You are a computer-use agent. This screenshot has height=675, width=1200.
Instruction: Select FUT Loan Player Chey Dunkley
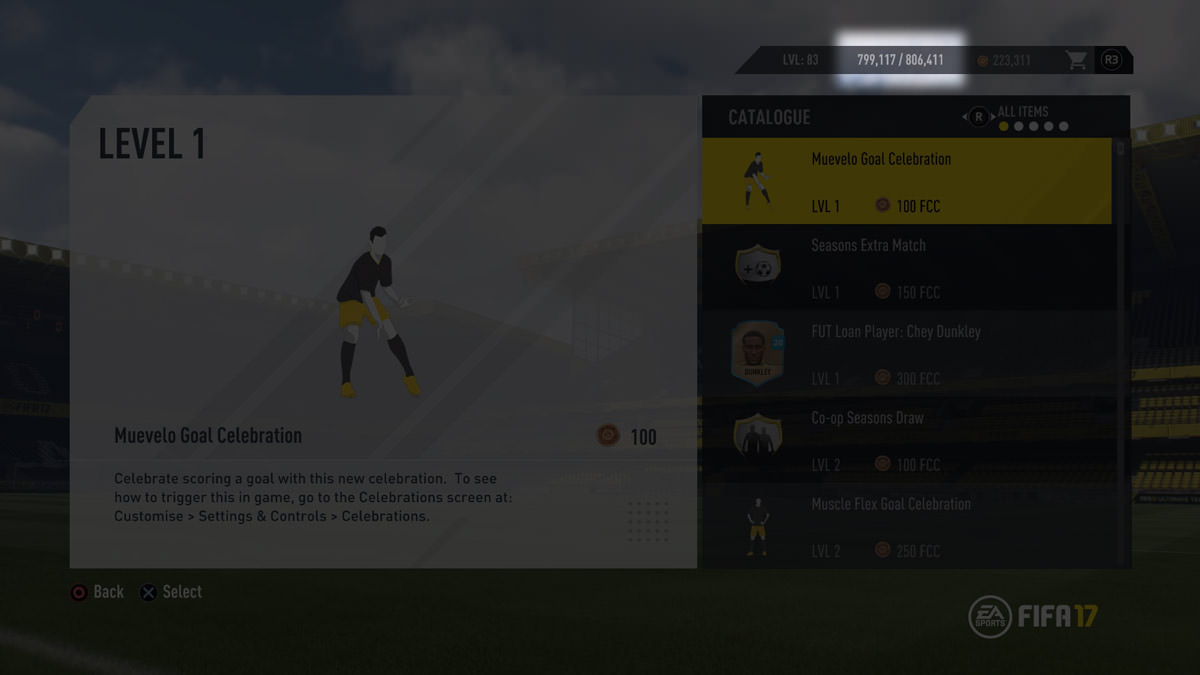(x=906, y=354)
